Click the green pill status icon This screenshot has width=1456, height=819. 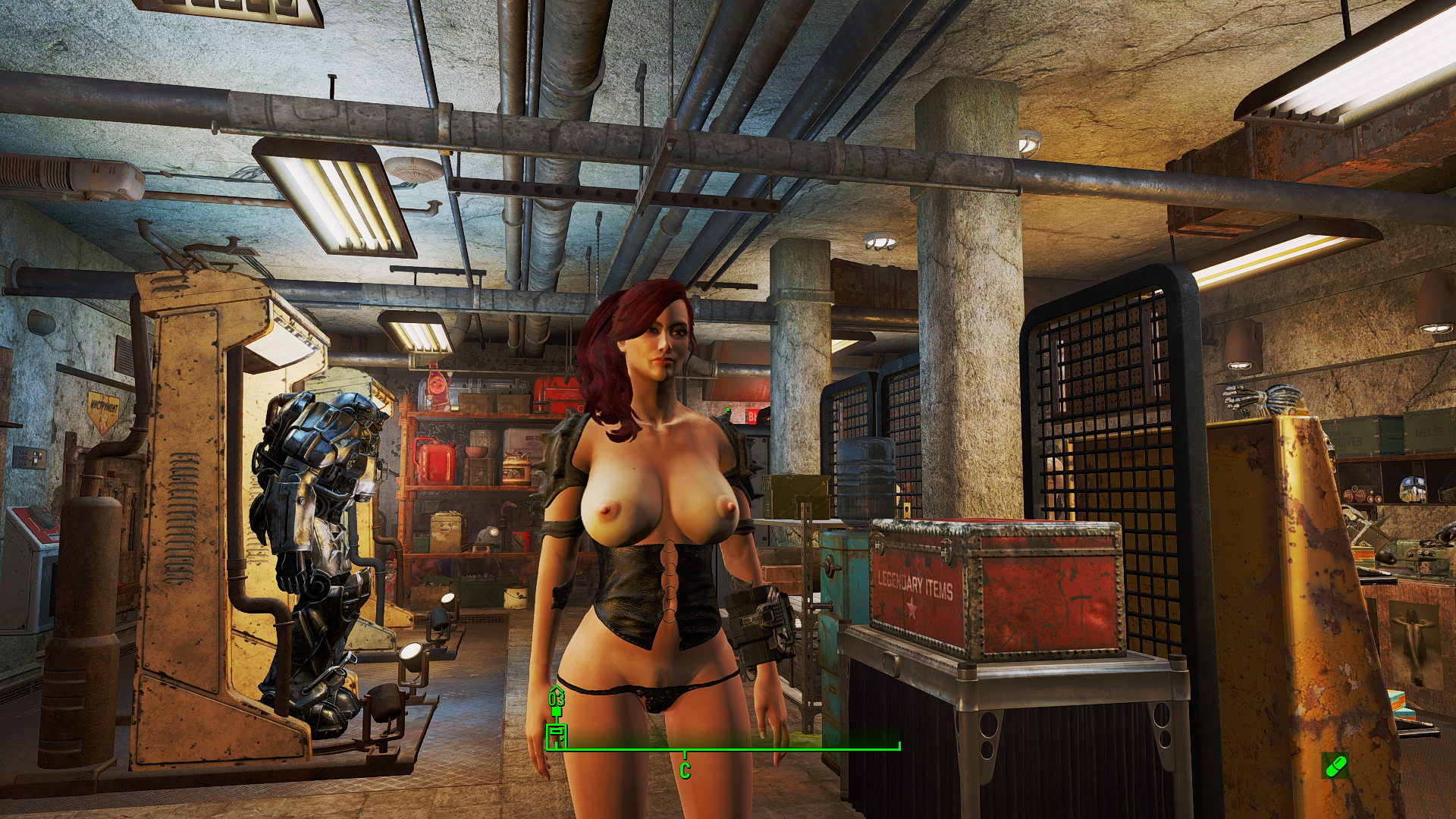coord(1335,765)
